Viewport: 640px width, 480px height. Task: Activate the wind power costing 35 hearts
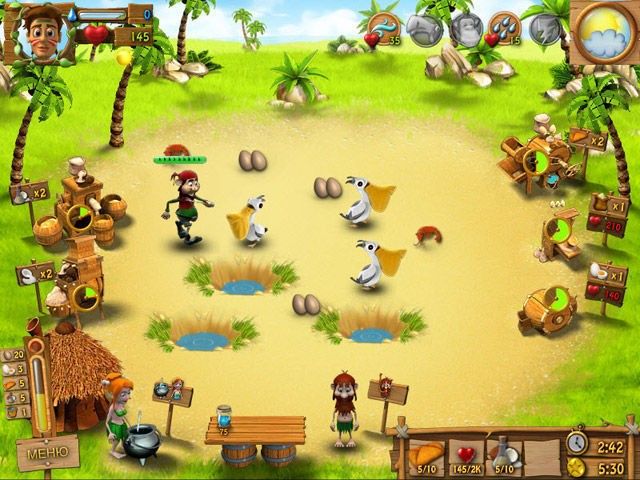click(383, 28)
